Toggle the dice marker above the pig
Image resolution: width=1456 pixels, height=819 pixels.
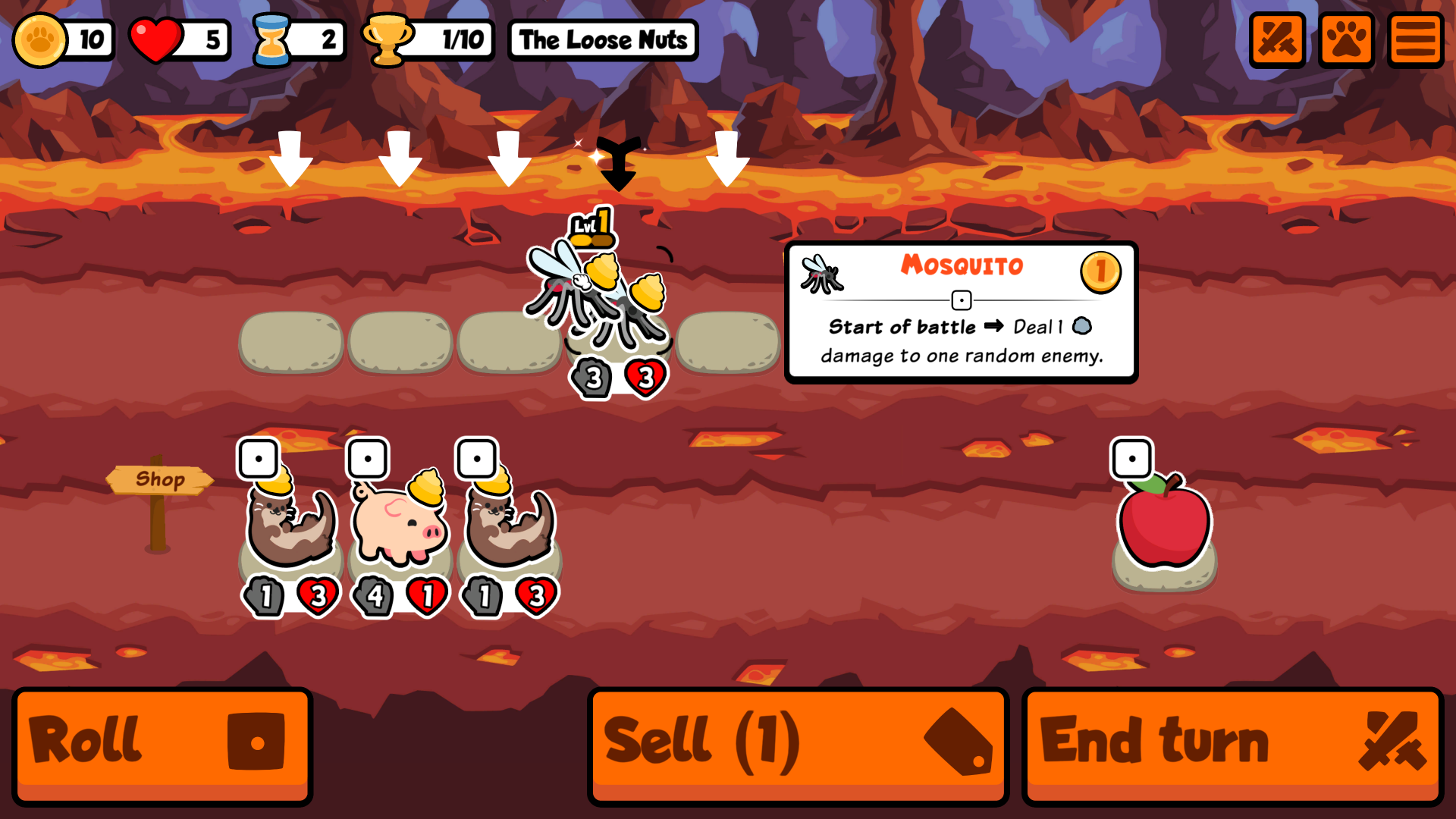(x=369, y=457)
